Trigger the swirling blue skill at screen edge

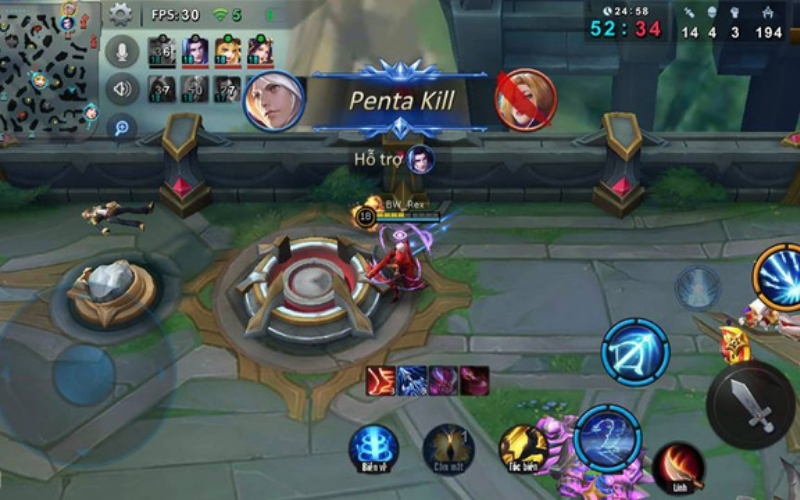click(x=779, y=277)
